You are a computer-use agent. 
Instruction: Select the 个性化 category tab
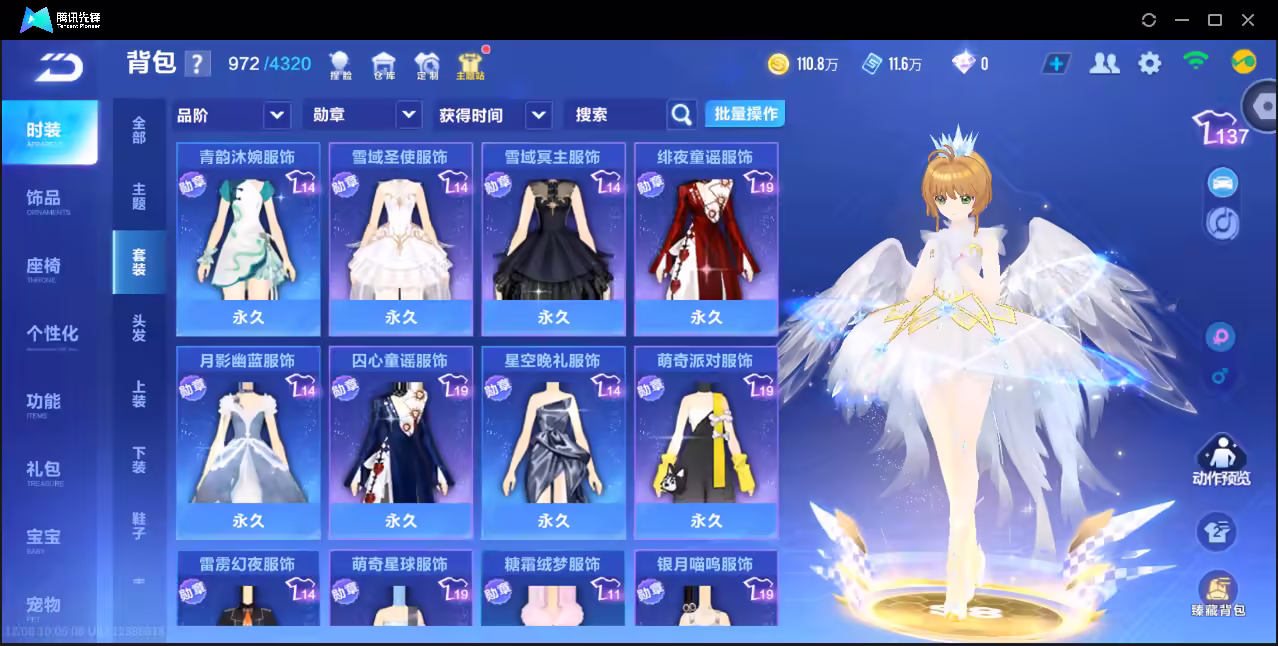point(51,334)
